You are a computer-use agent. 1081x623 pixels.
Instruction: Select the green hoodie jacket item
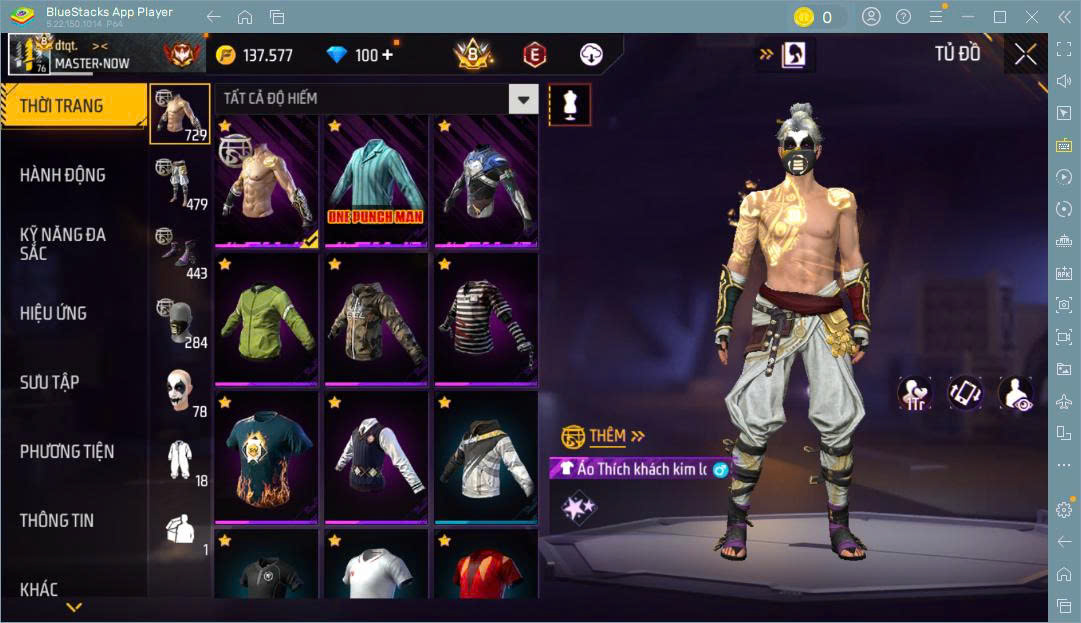(x=265, y=319)
